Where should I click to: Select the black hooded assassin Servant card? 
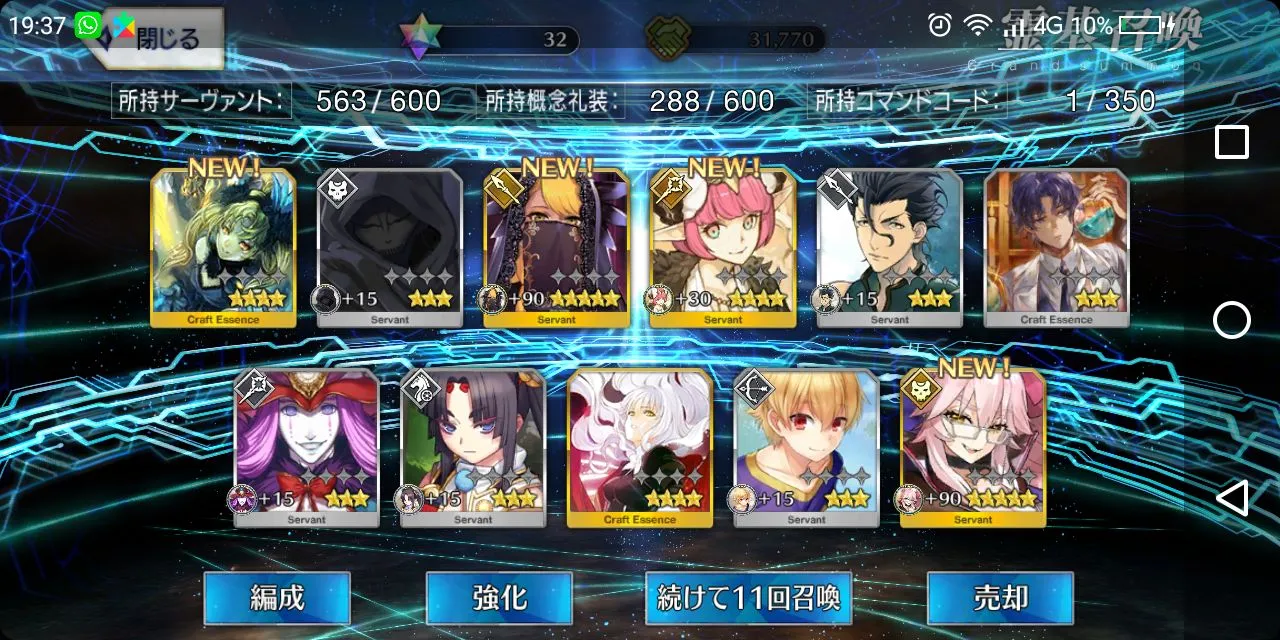[390, 247]
